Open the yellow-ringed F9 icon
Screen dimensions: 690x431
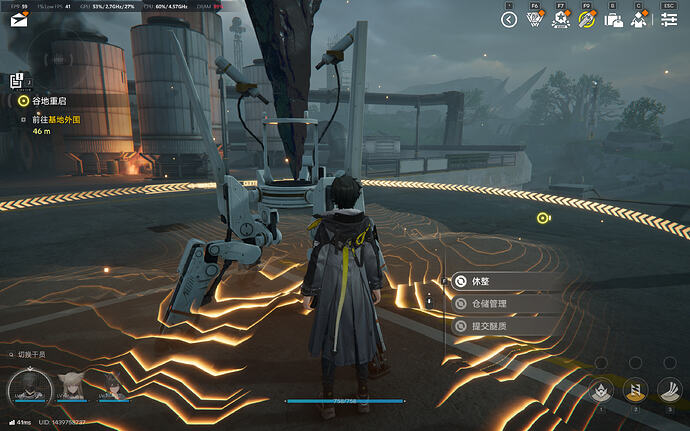pos(587,19)
